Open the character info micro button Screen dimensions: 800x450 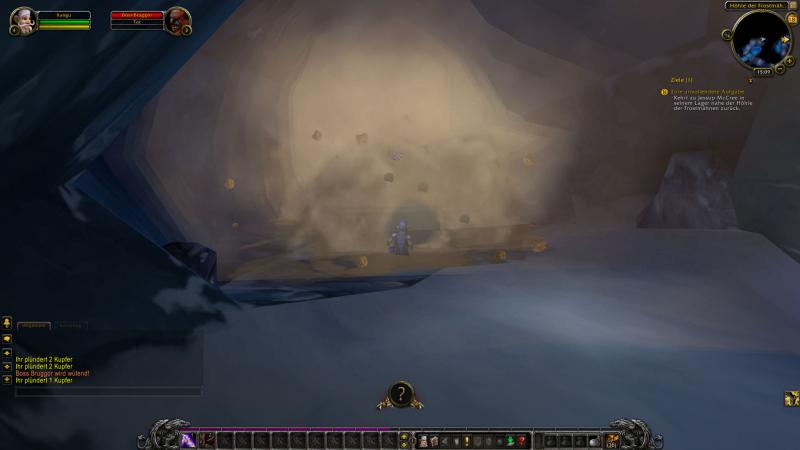pyautogui.click(x=424, y=440)
